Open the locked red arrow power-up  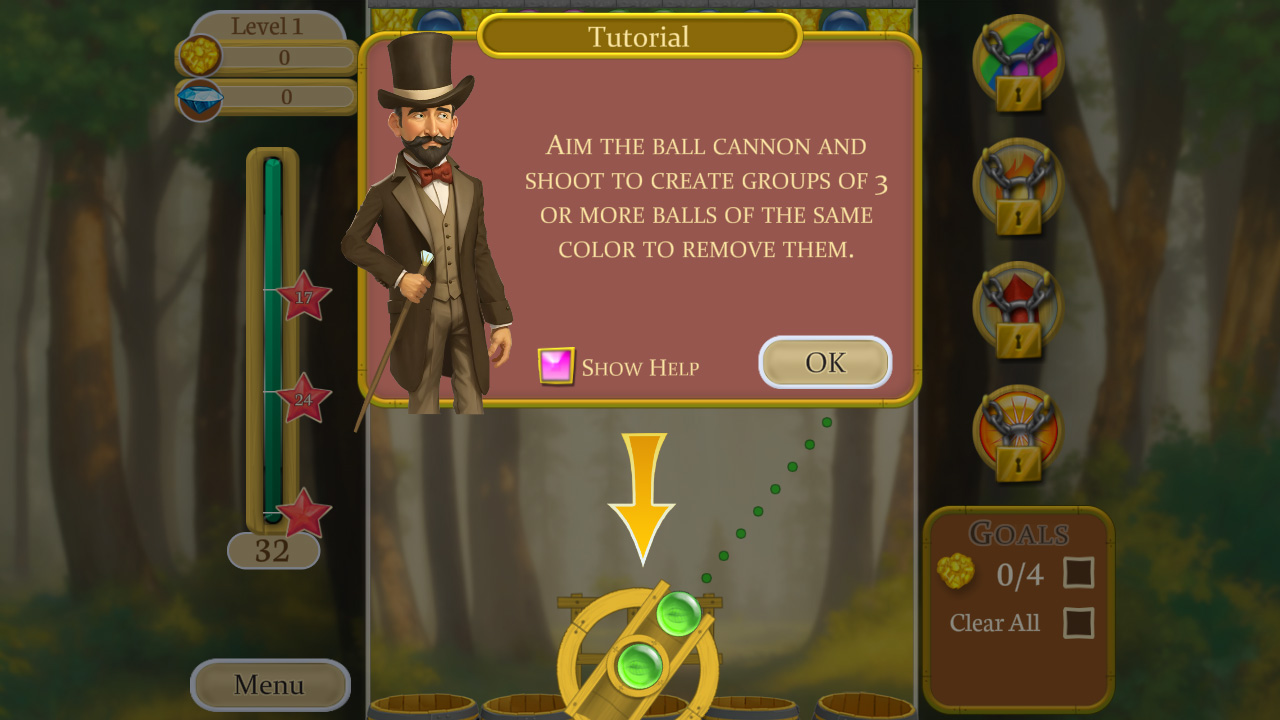tap(1016, 308)
